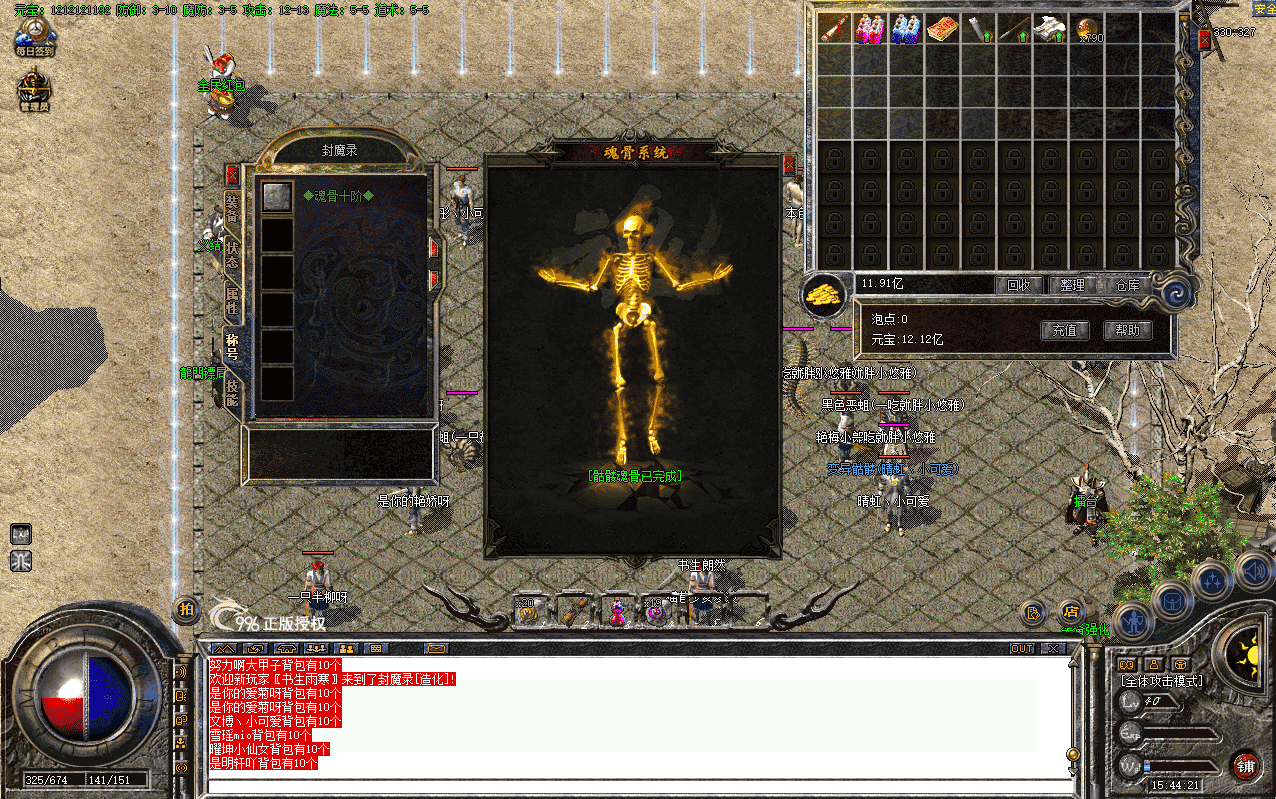The height and width of the screenshot is (799, 1276).
Task: Select the blue potion bundle in bag
Action: point(906,28)
